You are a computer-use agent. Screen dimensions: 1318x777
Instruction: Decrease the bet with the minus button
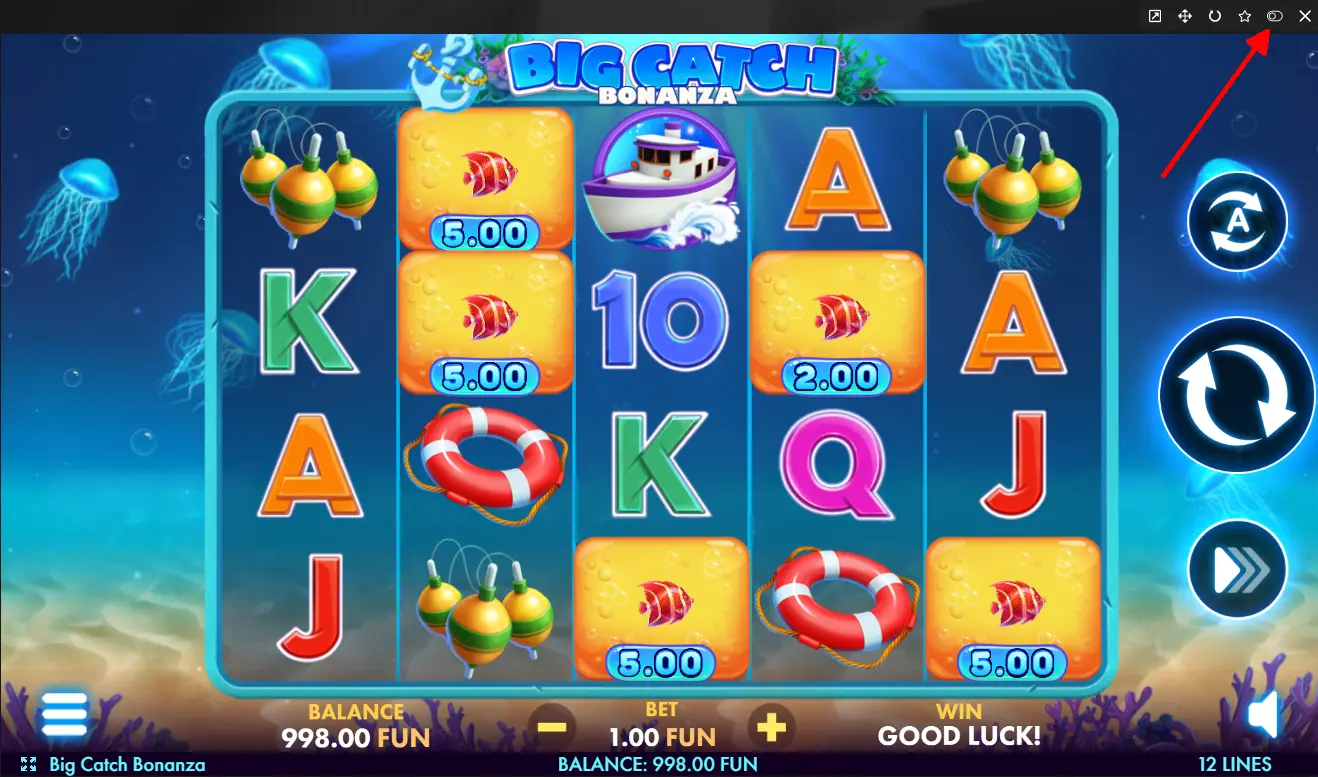click(x=551, y=727)
